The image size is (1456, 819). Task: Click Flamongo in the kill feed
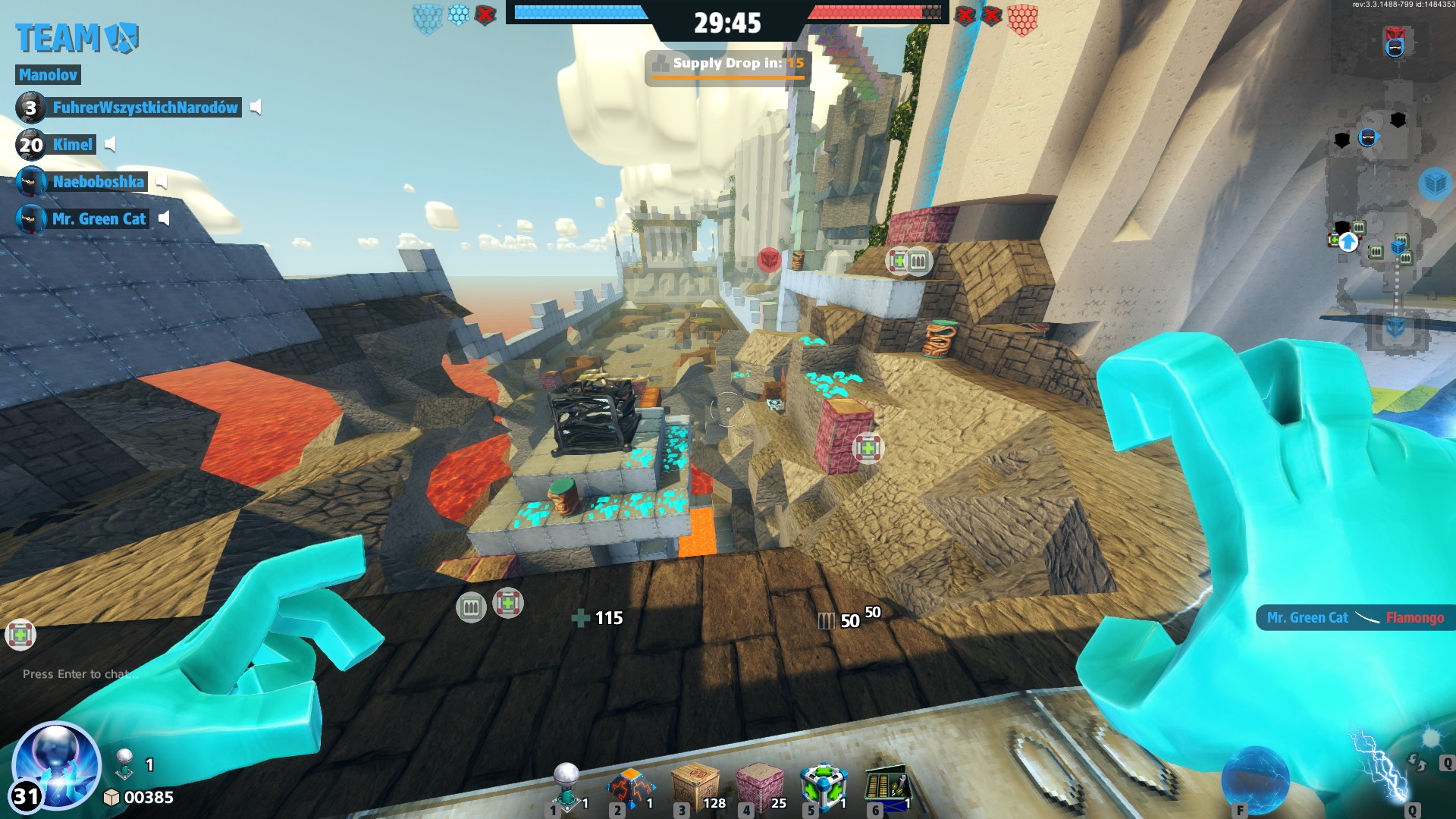pos(1414,618)
